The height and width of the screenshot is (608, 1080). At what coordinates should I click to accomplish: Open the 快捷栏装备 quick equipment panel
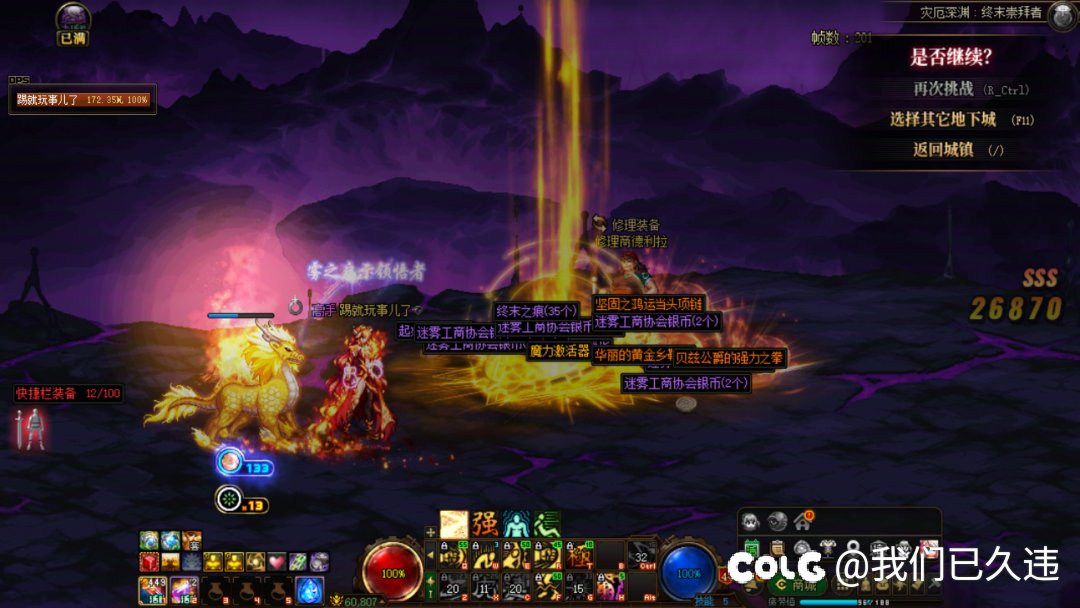68,394
